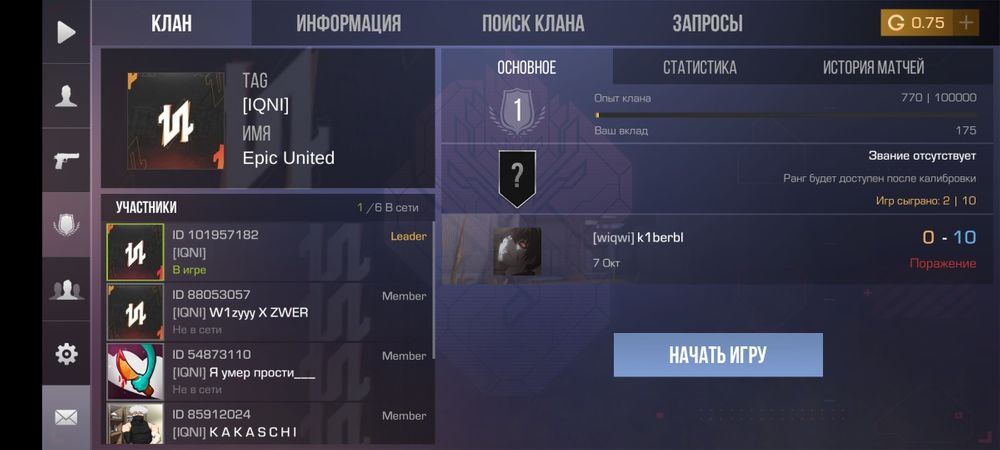Open the friends group sidebar icon
1000x450 pixels.
point(66,289)
